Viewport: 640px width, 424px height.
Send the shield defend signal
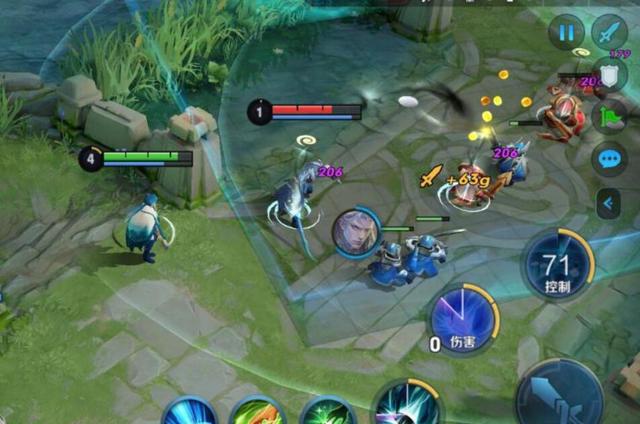(611, 76)
